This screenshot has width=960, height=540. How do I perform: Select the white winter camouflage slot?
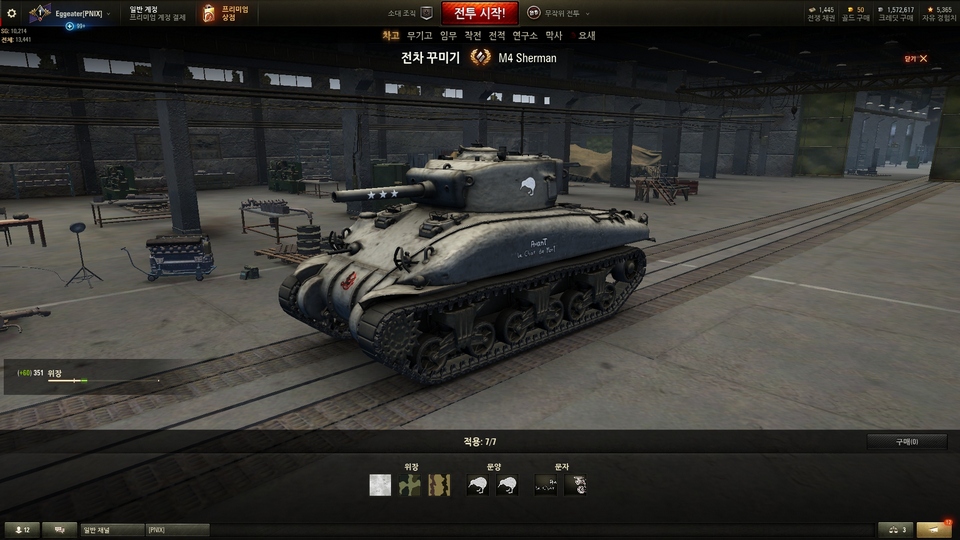[379, 485]
